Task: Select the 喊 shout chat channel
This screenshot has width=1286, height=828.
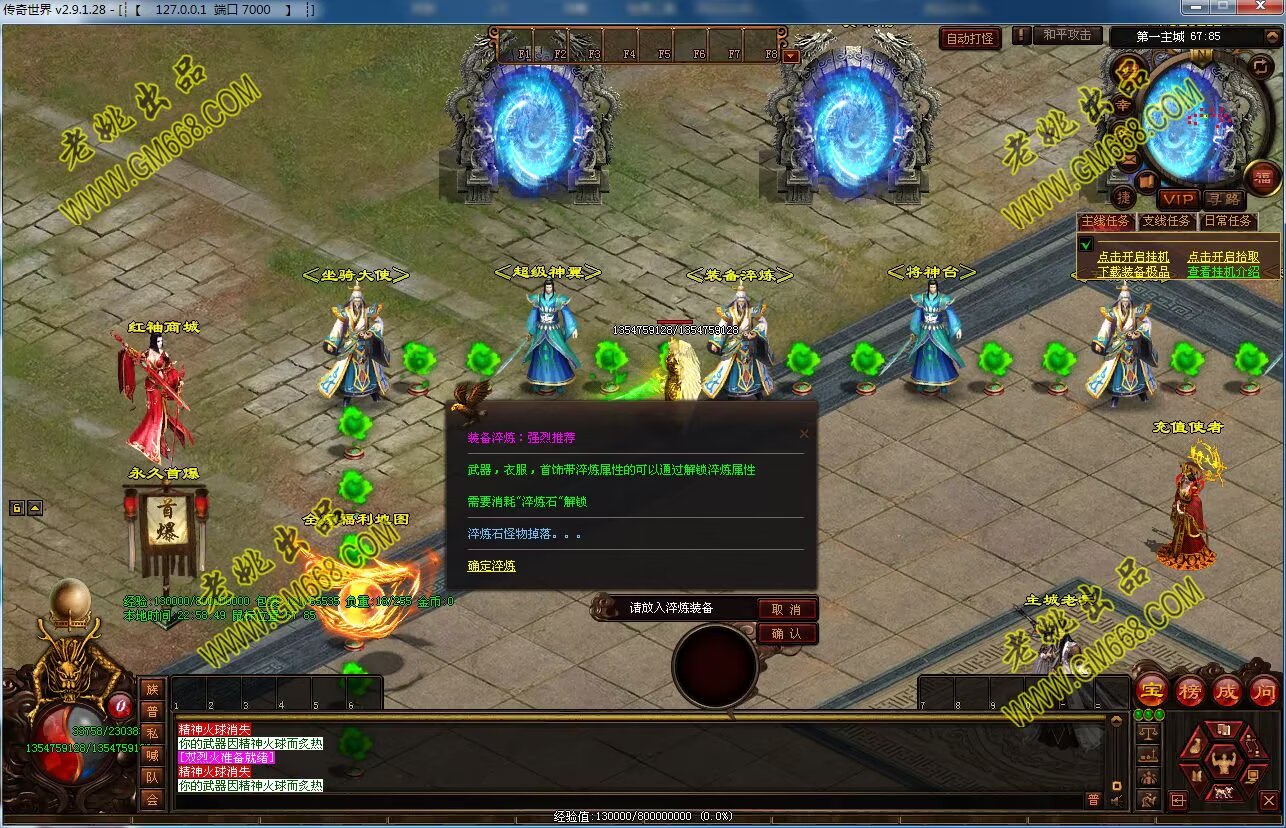Action: tap(152, 755)
